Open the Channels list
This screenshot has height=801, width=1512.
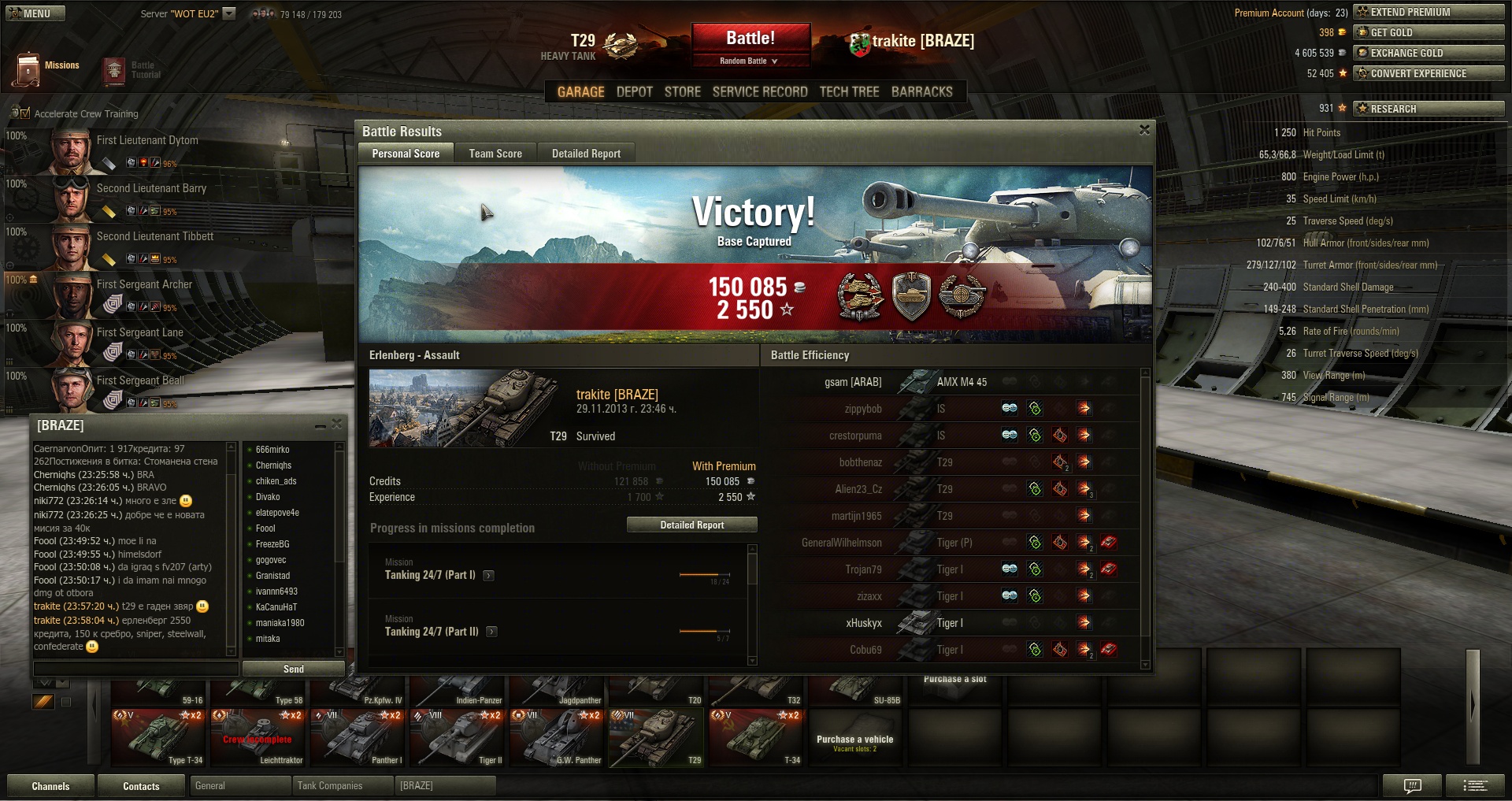(x=50, y=786)
